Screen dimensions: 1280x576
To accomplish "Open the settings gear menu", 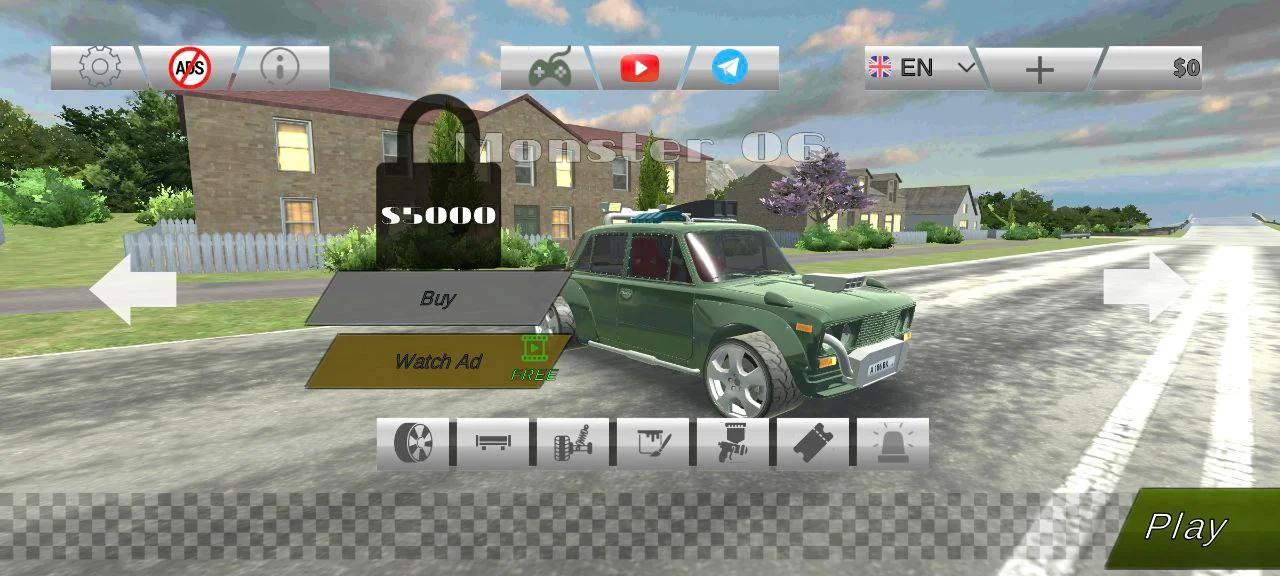I will [x=99, y=68].
